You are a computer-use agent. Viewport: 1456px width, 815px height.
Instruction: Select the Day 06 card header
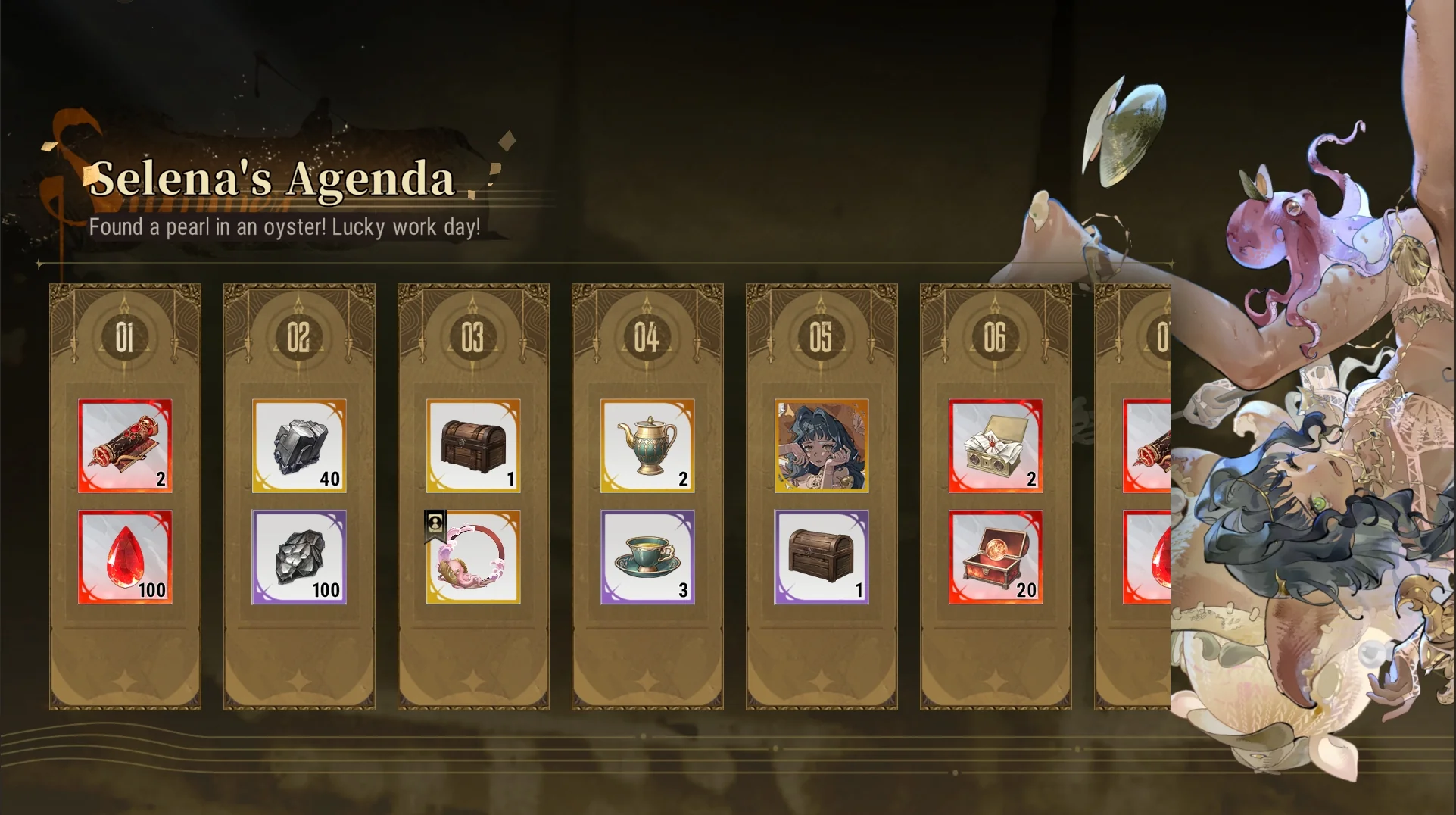pos(994,337)
